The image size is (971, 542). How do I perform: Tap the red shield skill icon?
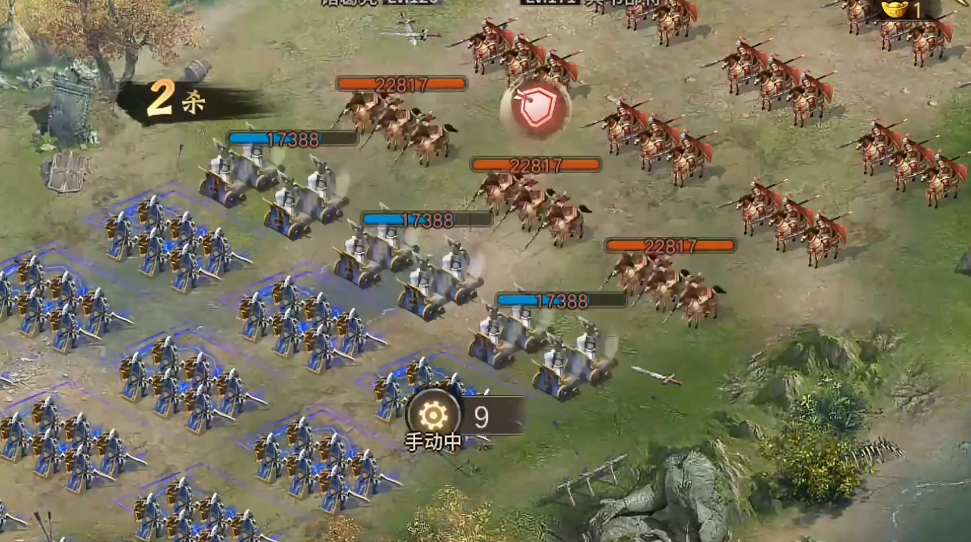[535, 108]
